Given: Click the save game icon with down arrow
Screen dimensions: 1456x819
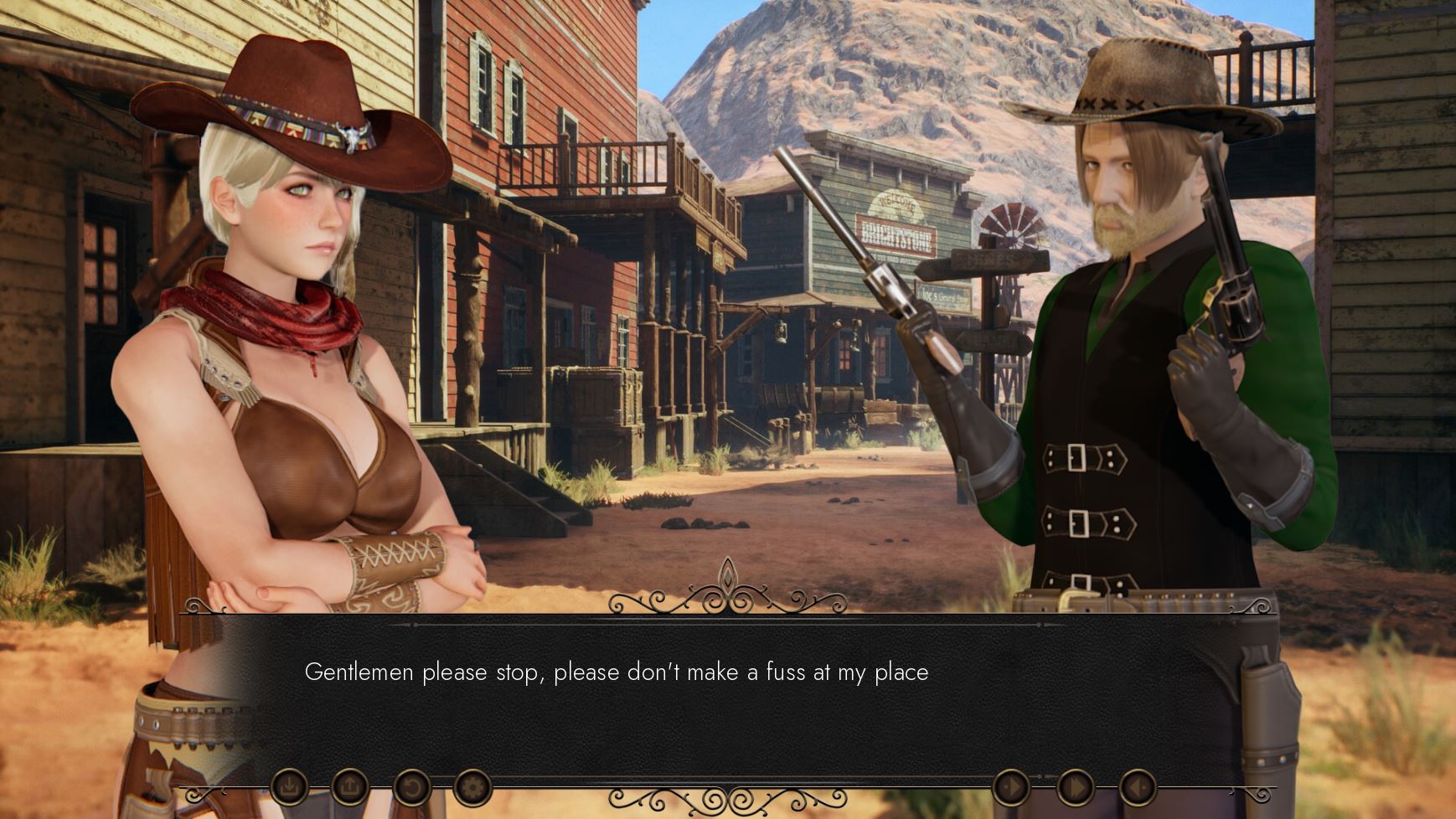Looking at the screenshot, I should coord(289,787).
